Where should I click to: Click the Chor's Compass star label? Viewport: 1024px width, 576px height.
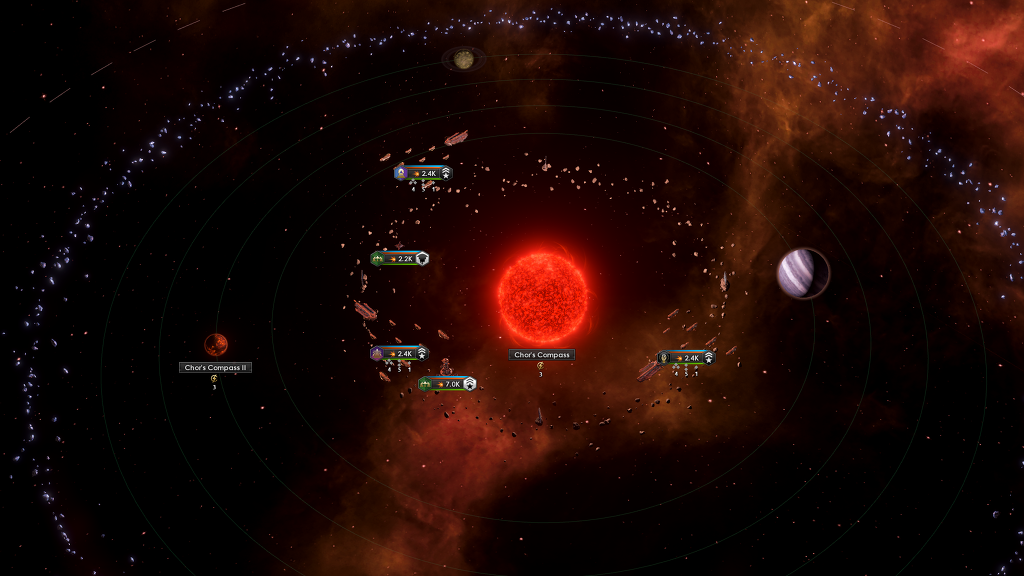pos(541,355)
